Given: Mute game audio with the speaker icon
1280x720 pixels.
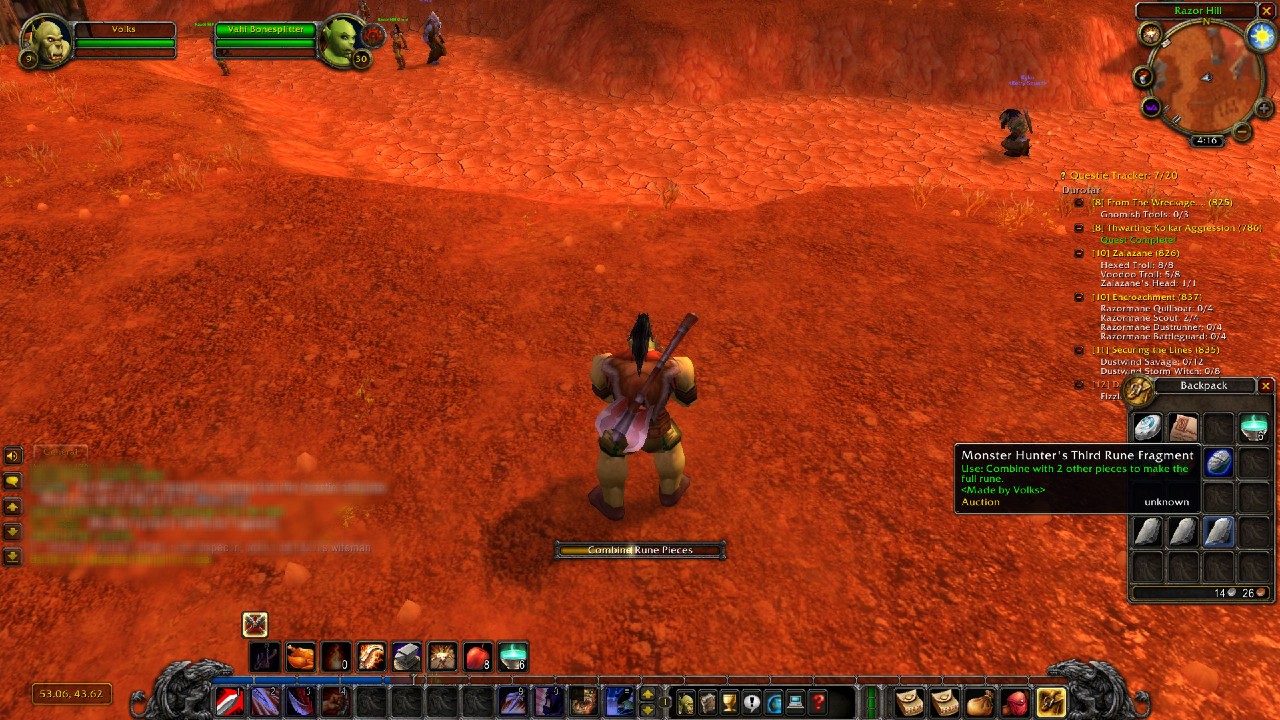Looking at the screenshot, I should click(12, 454).
